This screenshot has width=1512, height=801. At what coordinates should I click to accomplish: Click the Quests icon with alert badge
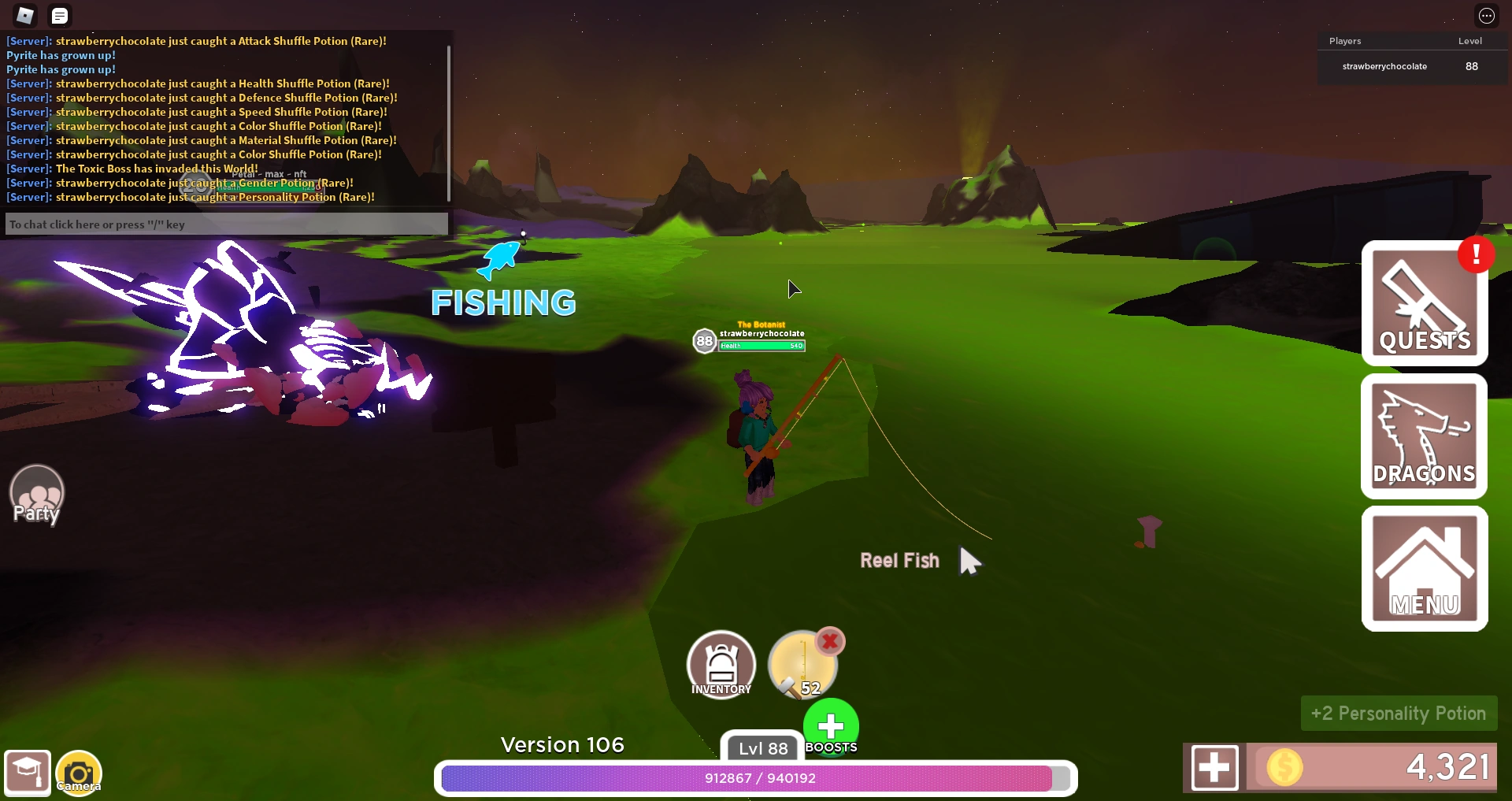1425,303
